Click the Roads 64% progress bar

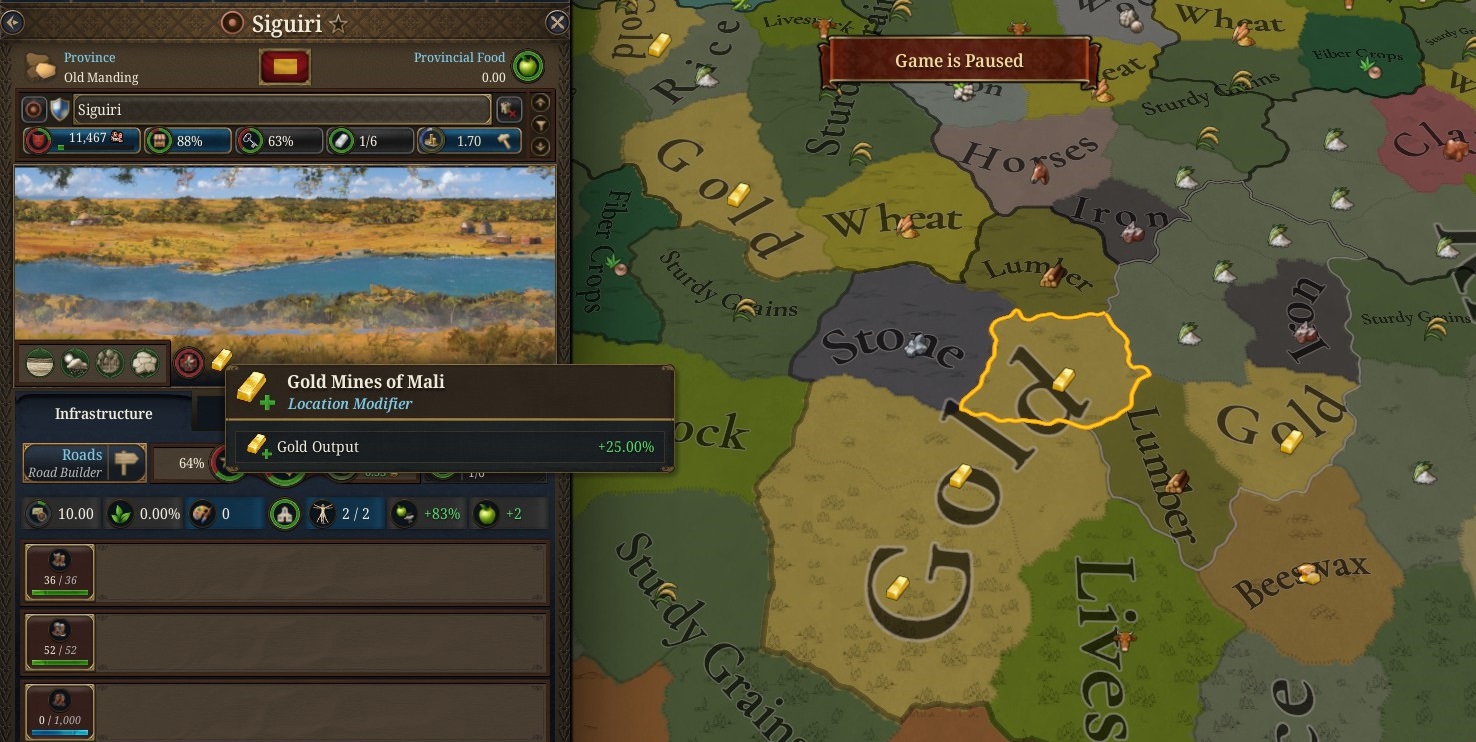click(x=190, y=463)
